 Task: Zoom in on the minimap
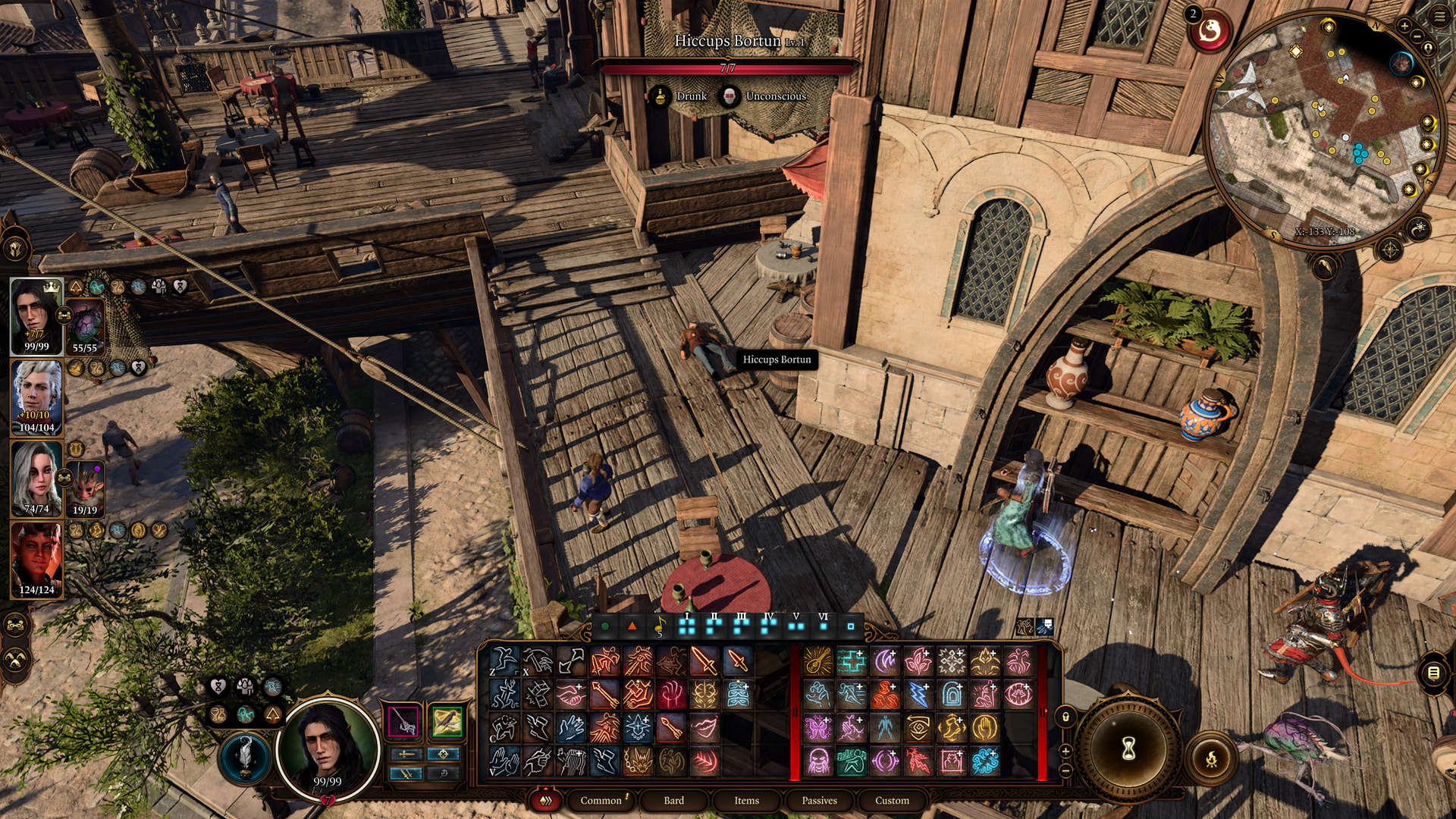point(1404,26)
